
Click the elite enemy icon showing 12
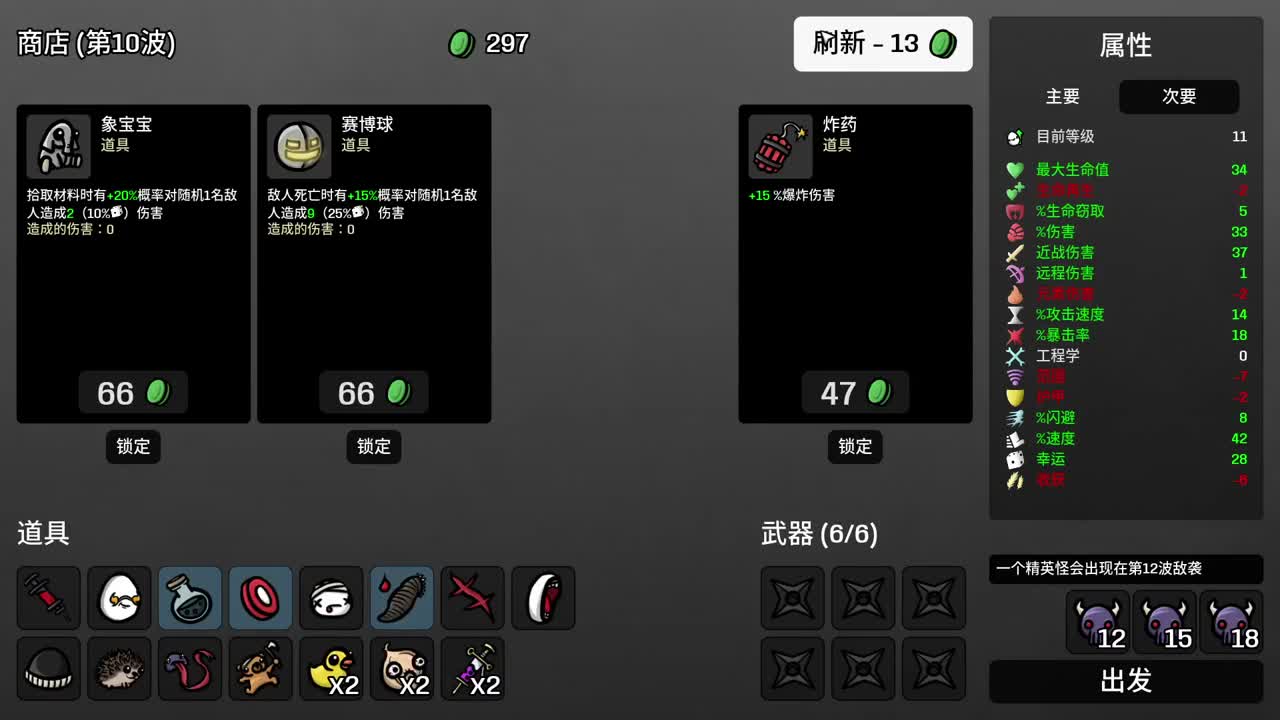[1096, 621]
